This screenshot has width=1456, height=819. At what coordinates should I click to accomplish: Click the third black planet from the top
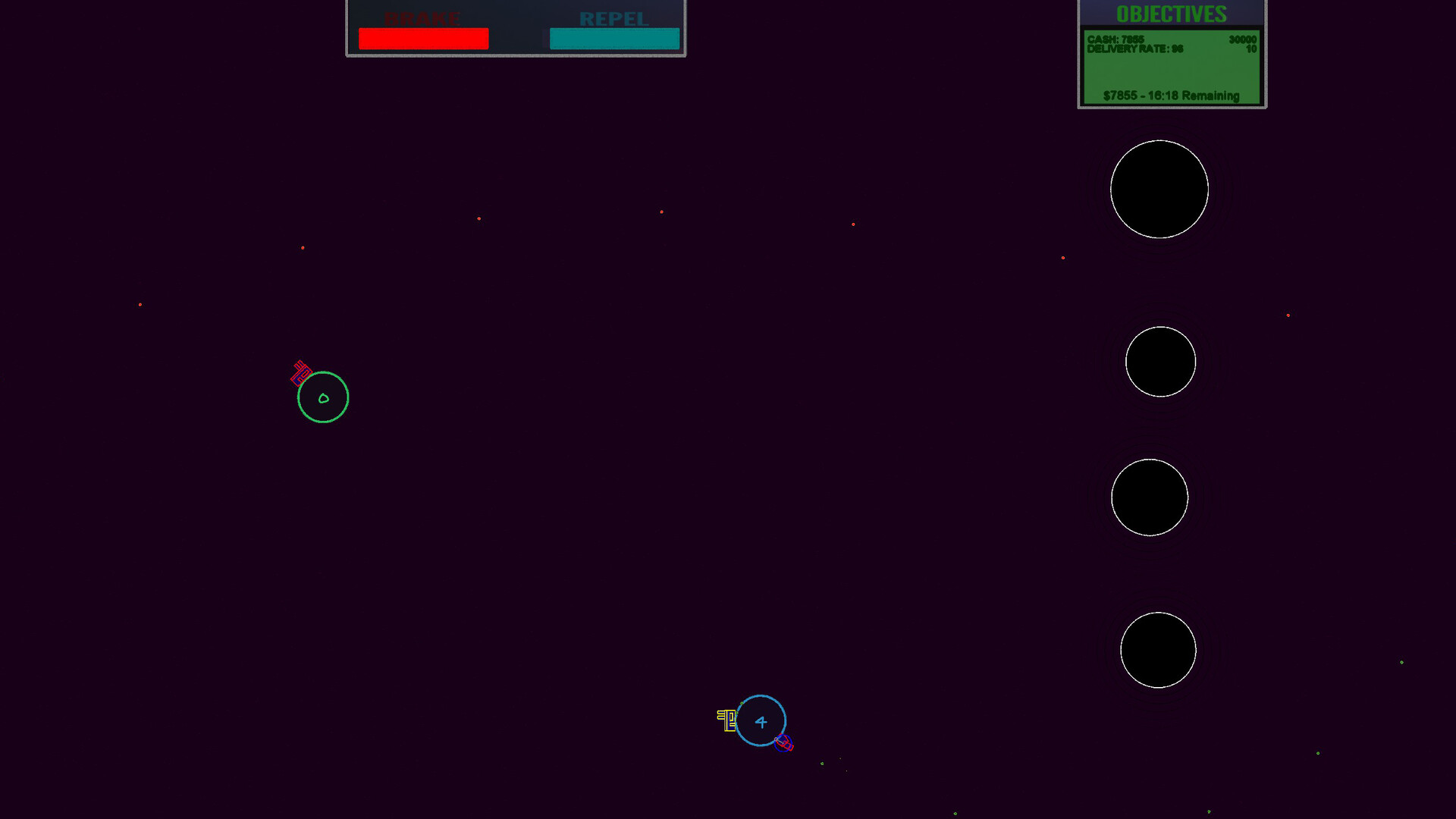coord(1150,497)
